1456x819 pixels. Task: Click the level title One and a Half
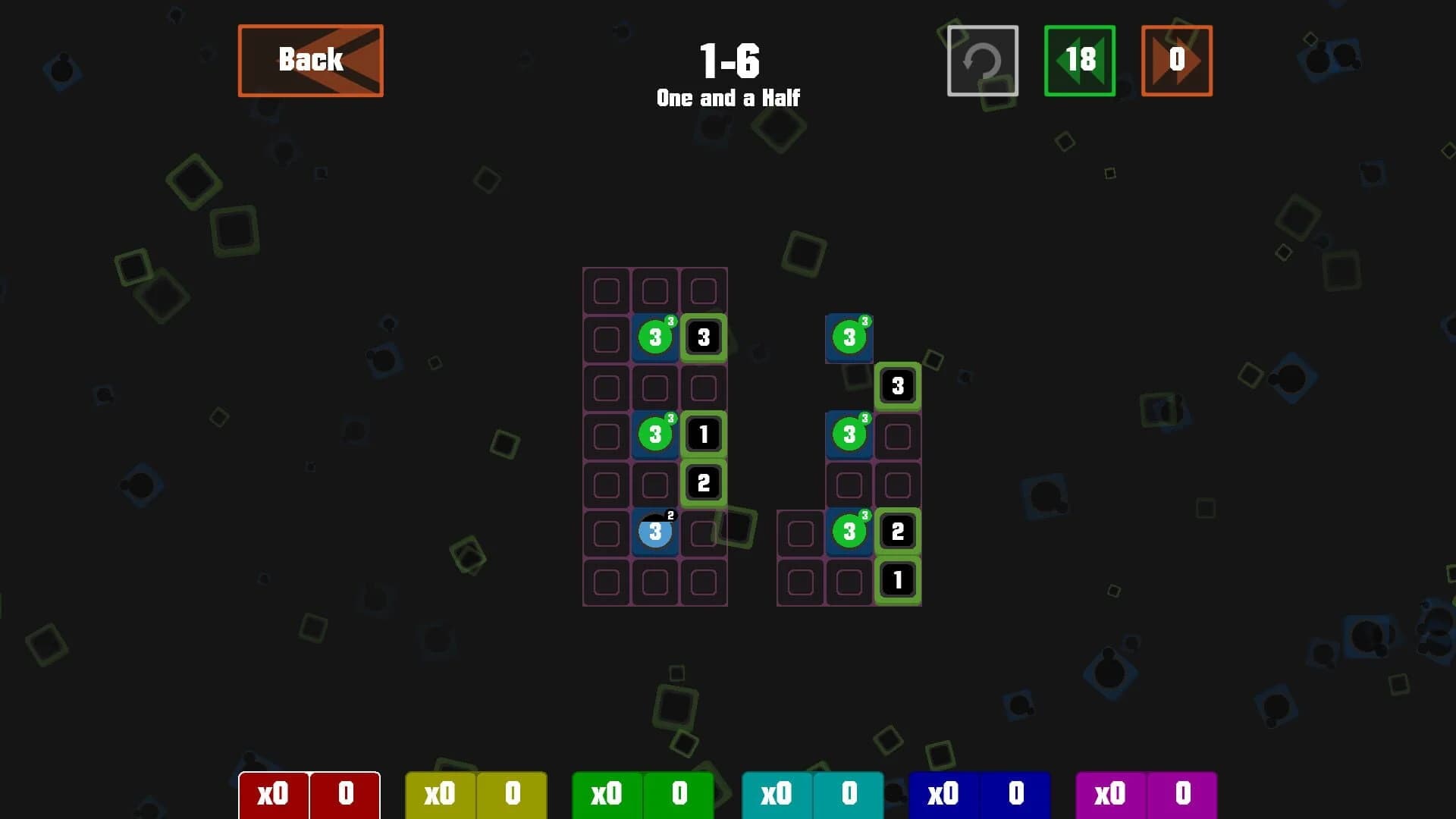tap(728, 97)
